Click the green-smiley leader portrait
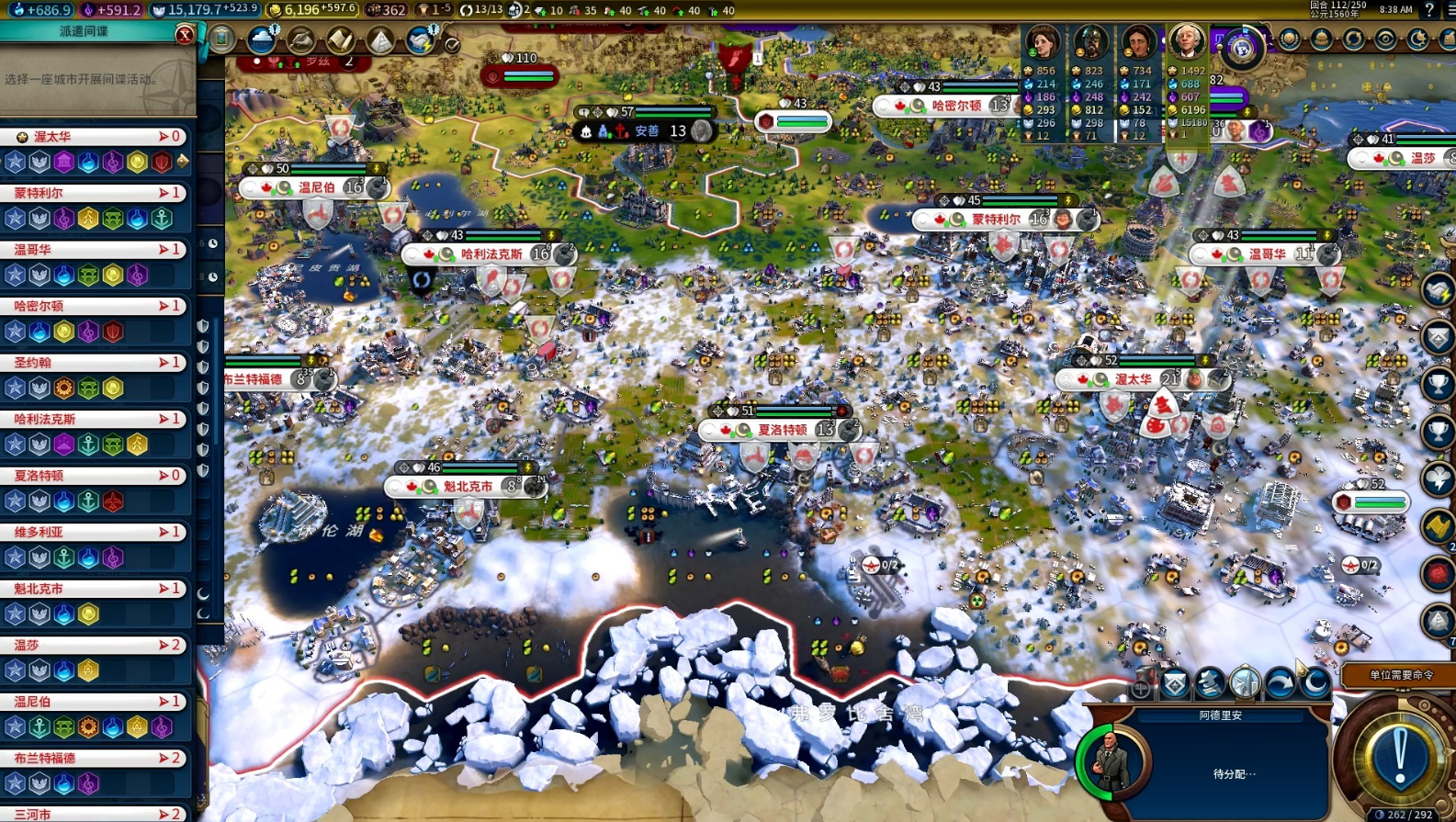The image size is (1456, 822). click(1043, 41)
